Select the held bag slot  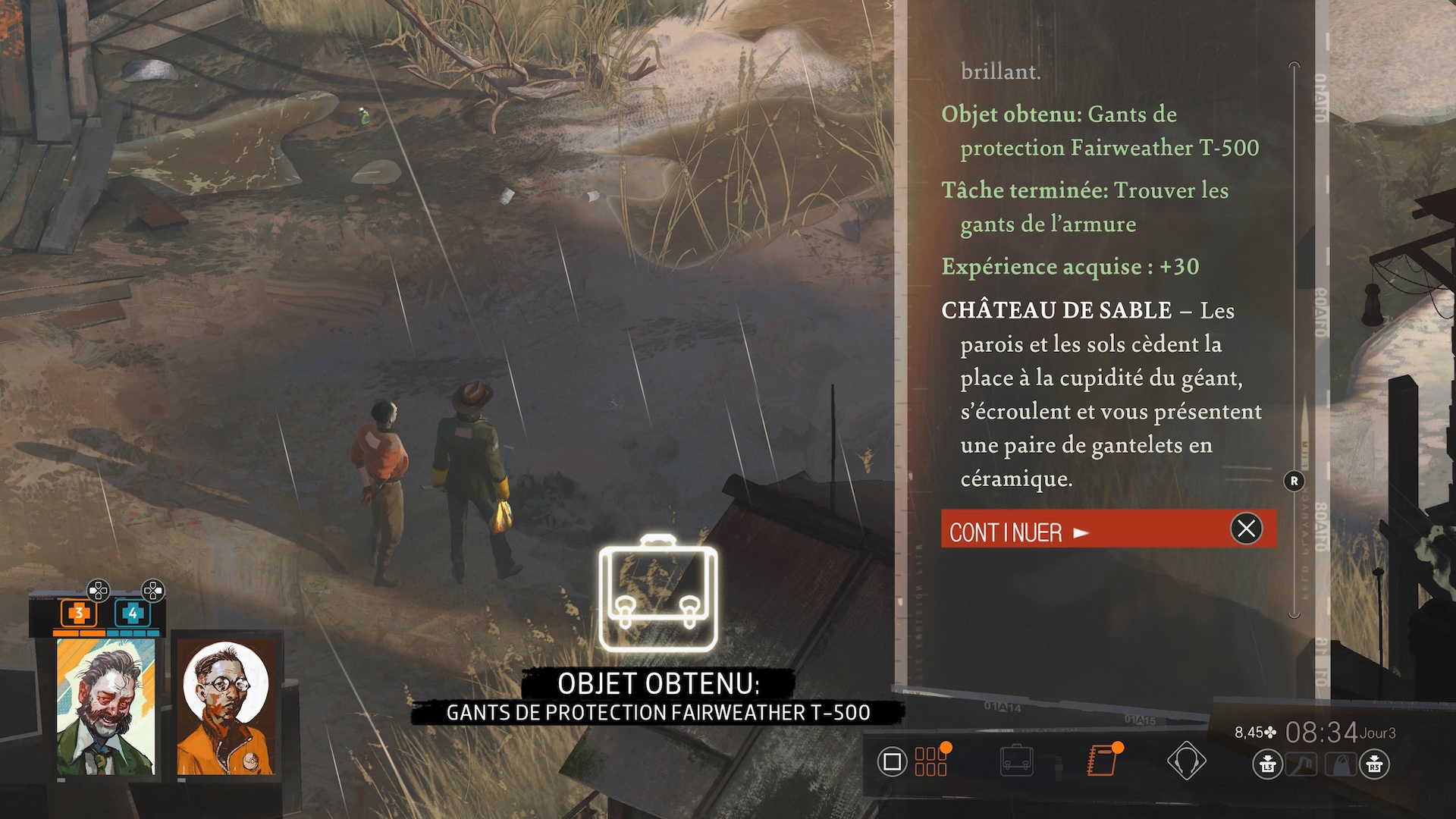pyautogui.click(x=1341, y=764)
